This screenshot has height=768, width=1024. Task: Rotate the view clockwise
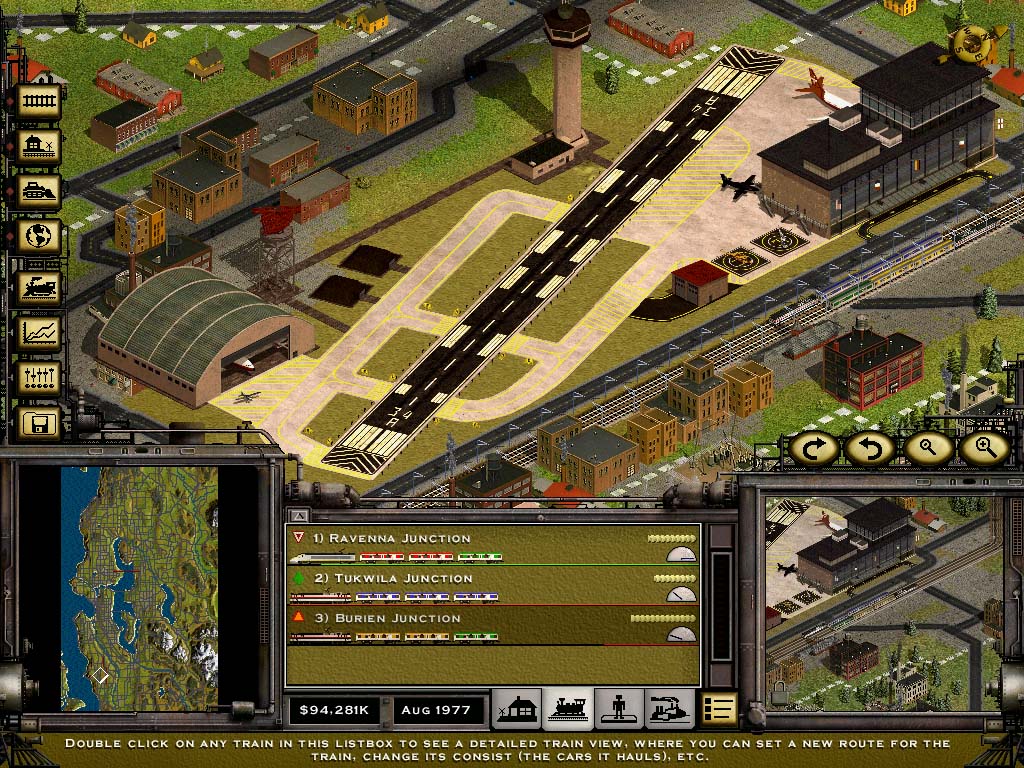814,448
